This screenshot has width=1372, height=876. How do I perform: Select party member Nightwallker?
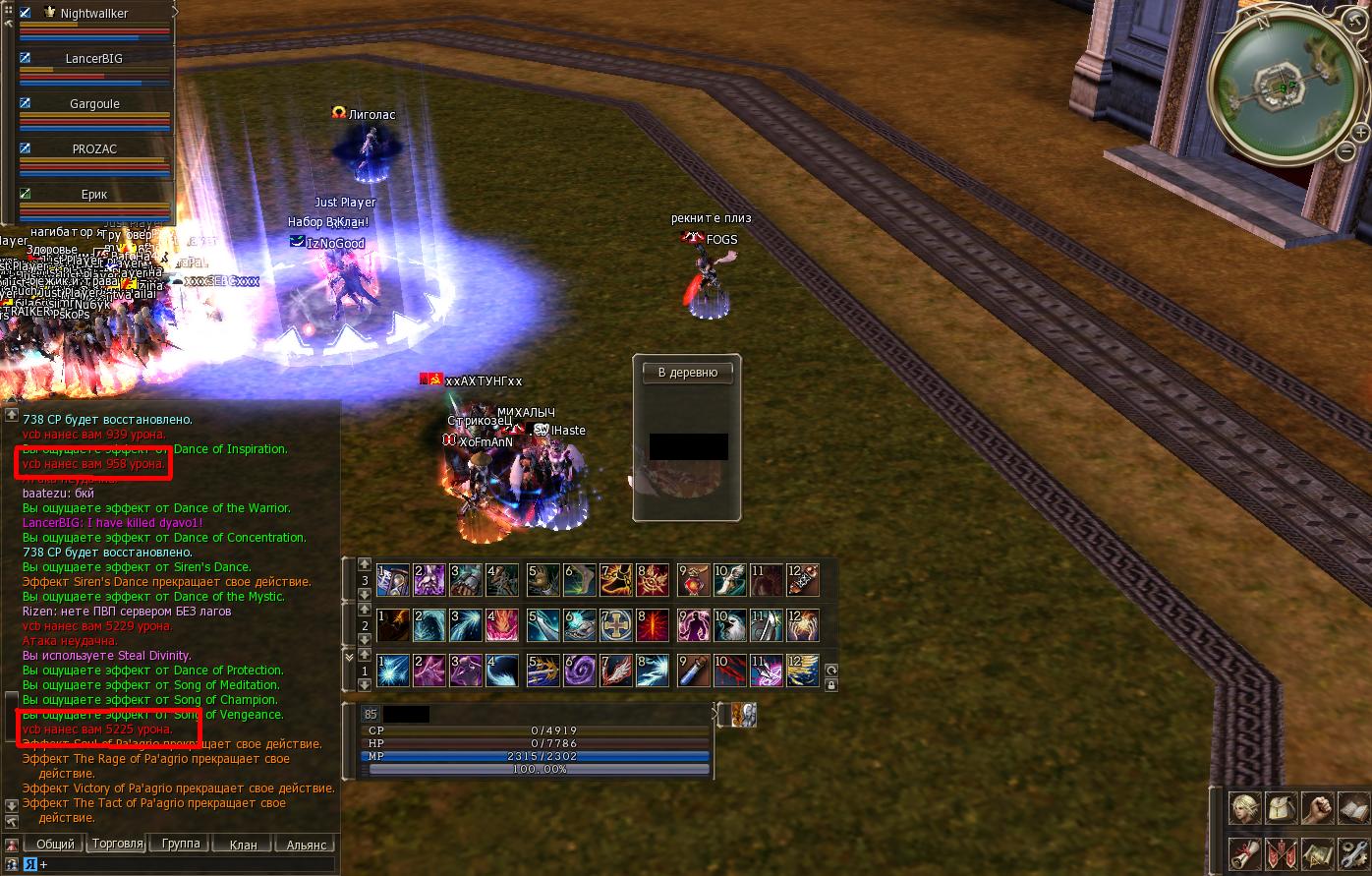94,14
